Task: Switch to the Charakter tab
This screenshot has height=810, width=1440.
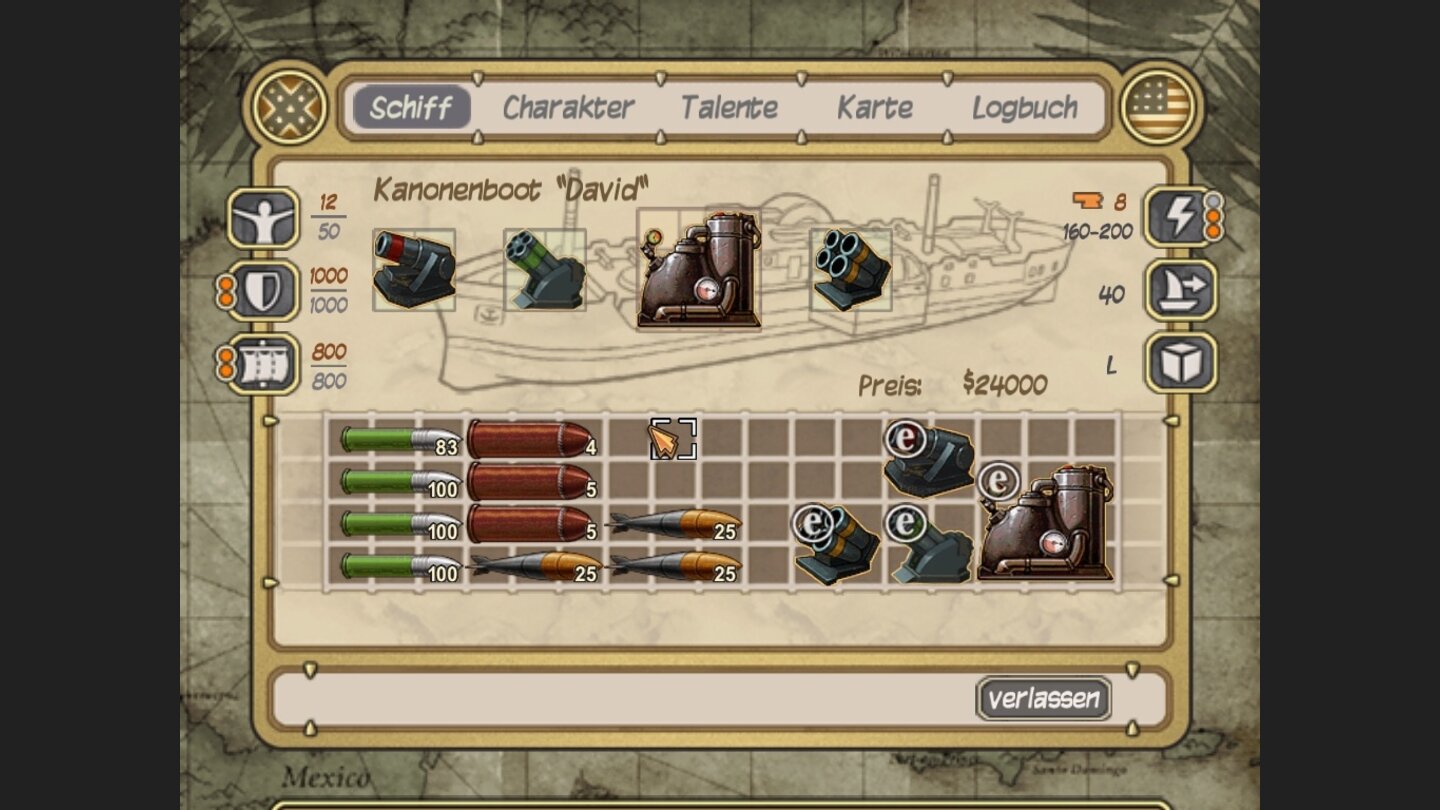Action: [x=568, y=107]
